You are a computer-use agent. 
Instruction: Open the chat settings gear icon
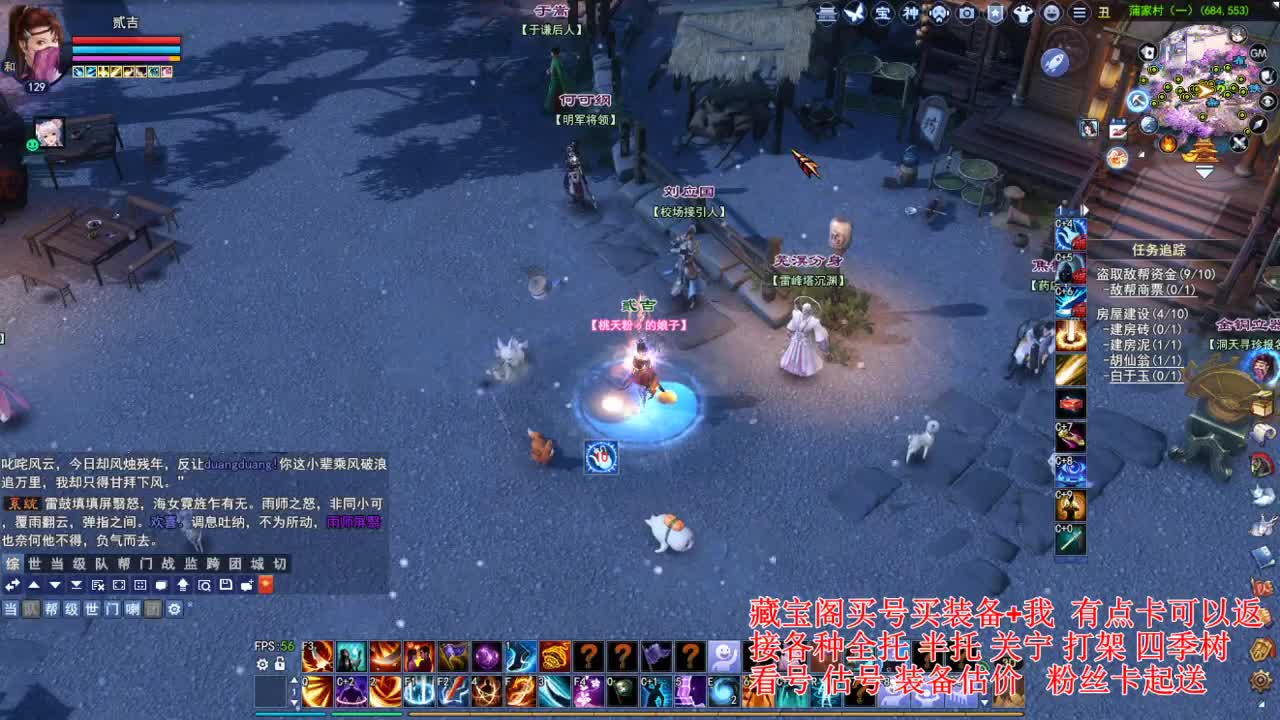point(173,609)
